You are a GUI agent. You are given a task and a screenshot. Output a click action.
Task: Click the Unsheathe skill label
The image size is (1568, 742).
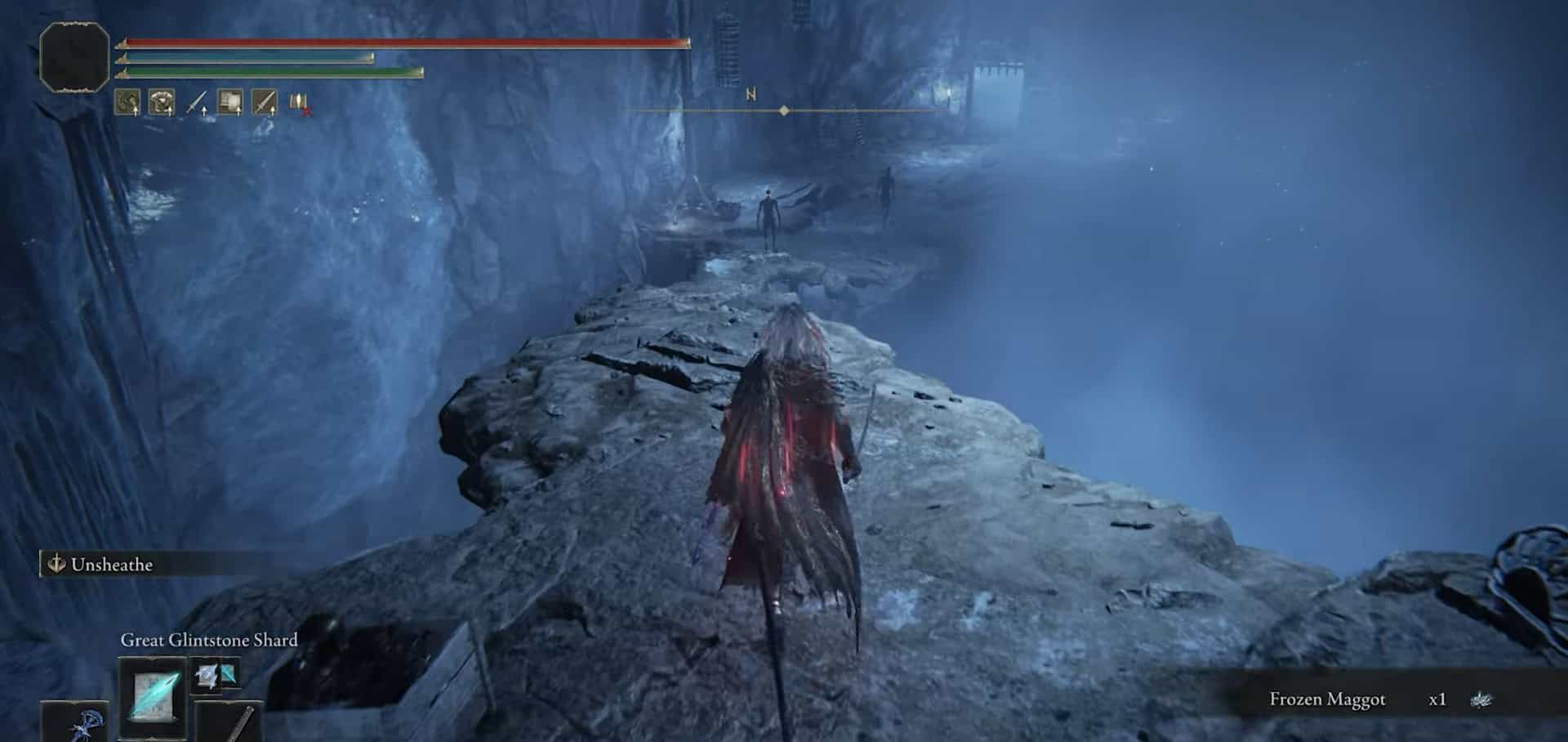(x=111, y=565)
